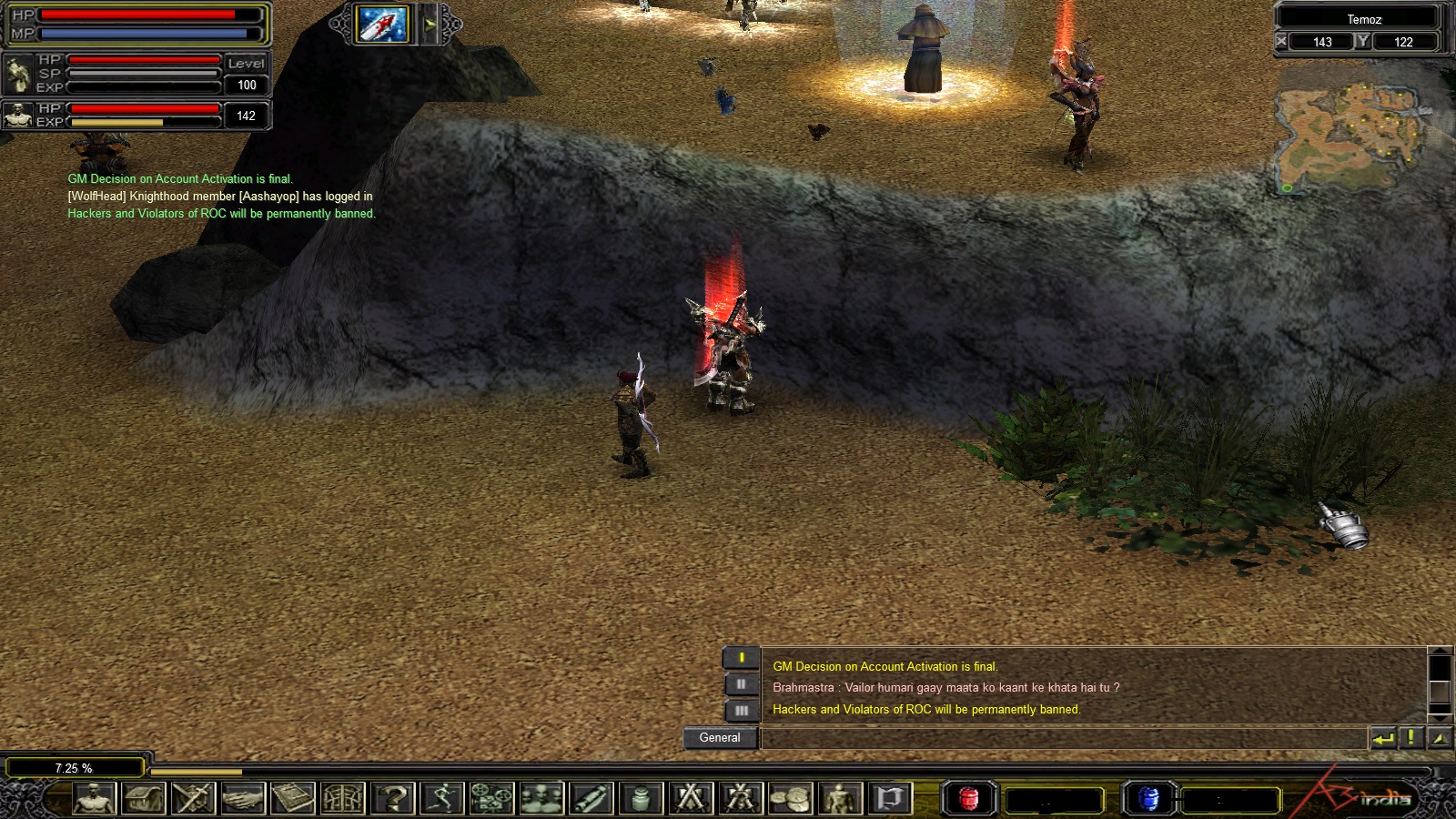Select the General chat channel button
Viewport: 1456px width, 819px height.
pyautogui.click(x=720, y=738)
